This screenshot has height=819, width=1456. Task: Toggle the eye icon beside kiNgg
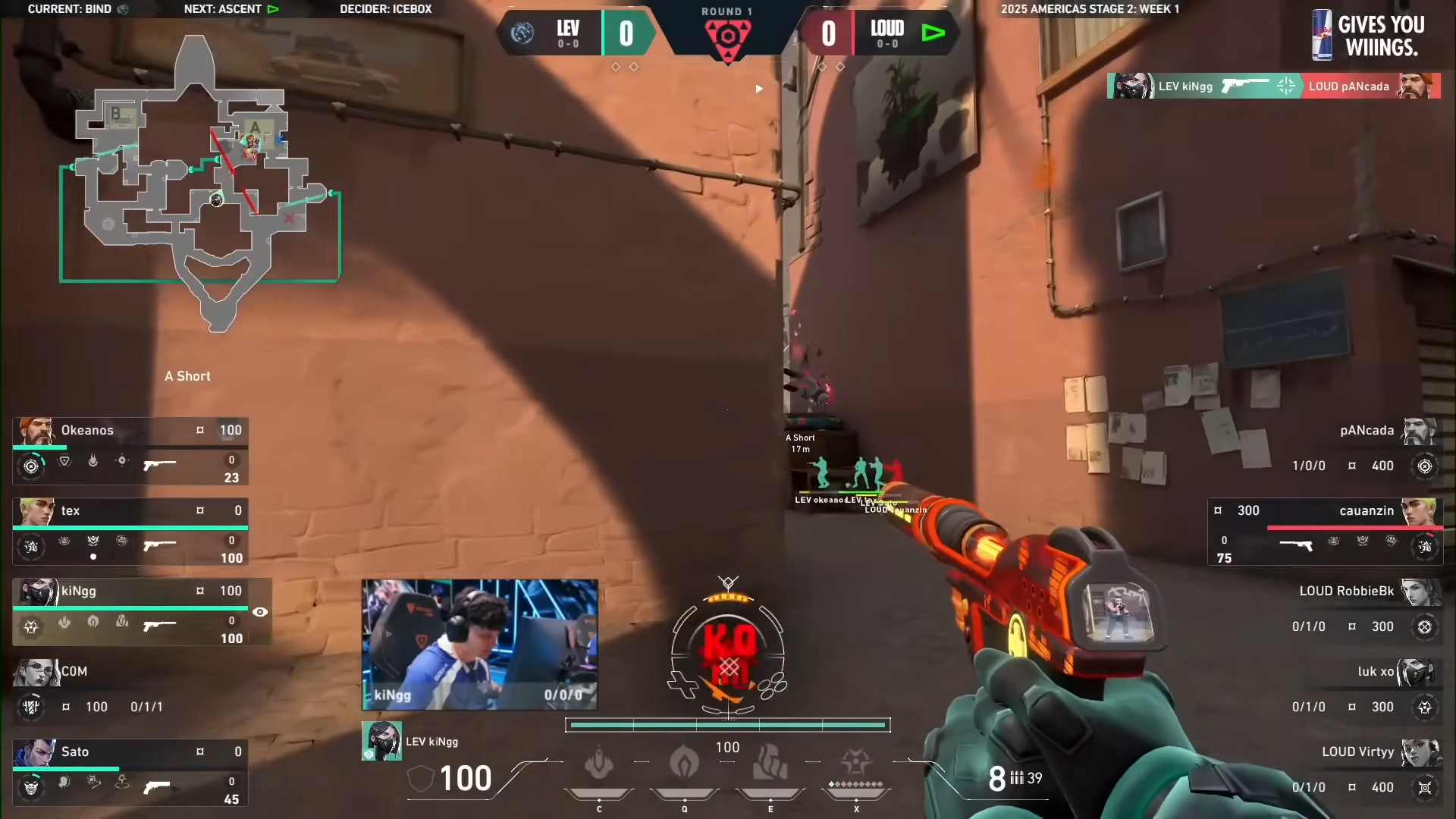[x=260, y=612]
